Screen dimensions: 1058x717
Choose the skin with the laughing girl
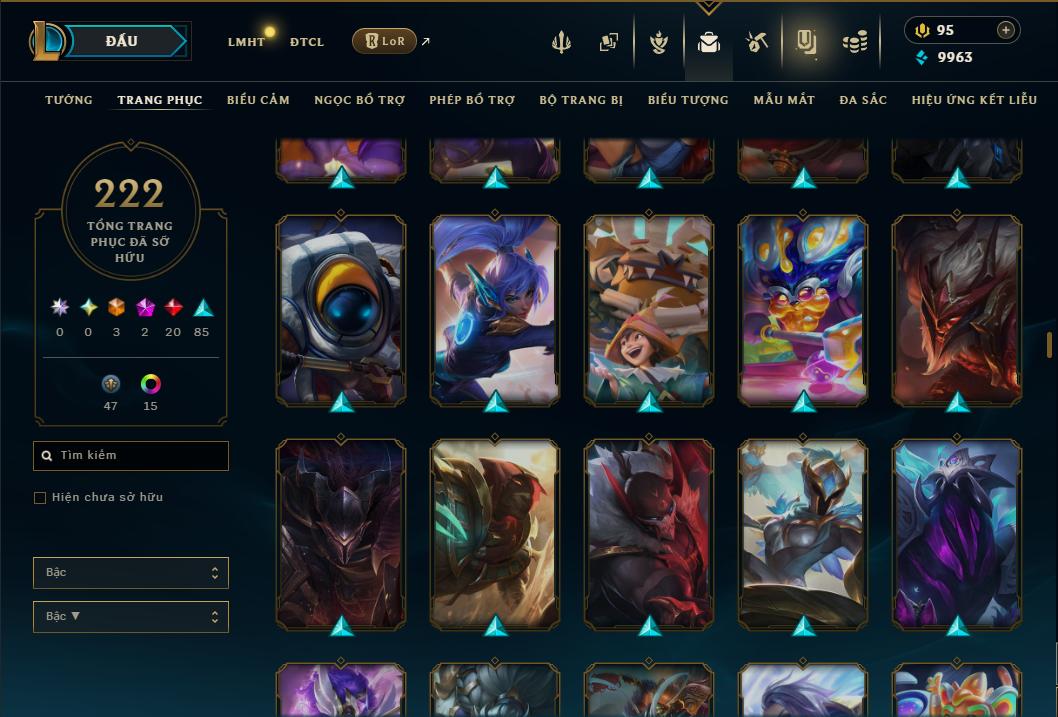pyautogui.click(x=649, y=310)
